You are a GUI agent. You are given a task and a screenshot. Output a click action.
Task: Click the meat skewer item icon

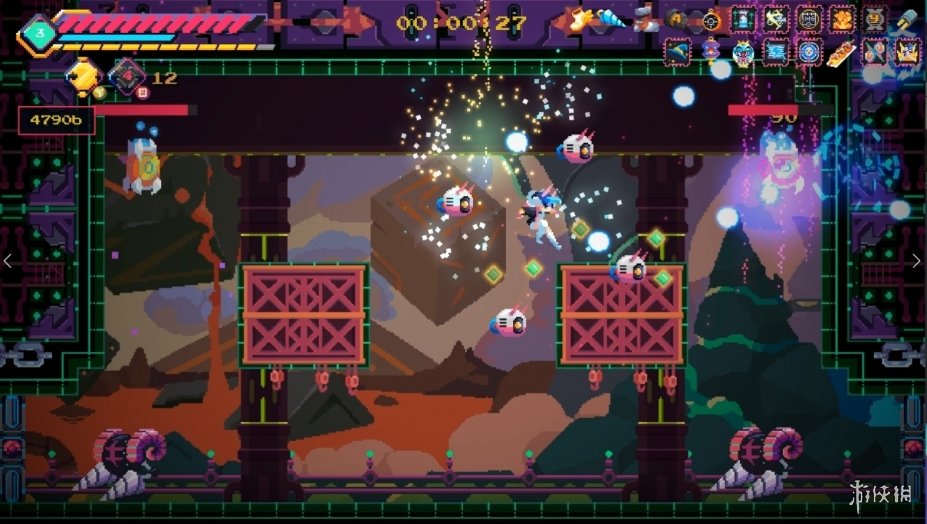842,51
